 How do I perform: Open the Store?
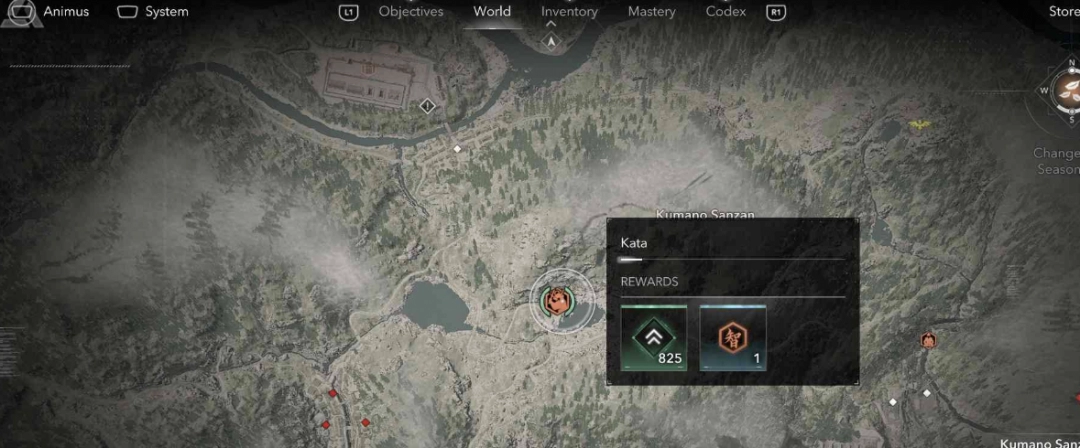(1063, 12)
